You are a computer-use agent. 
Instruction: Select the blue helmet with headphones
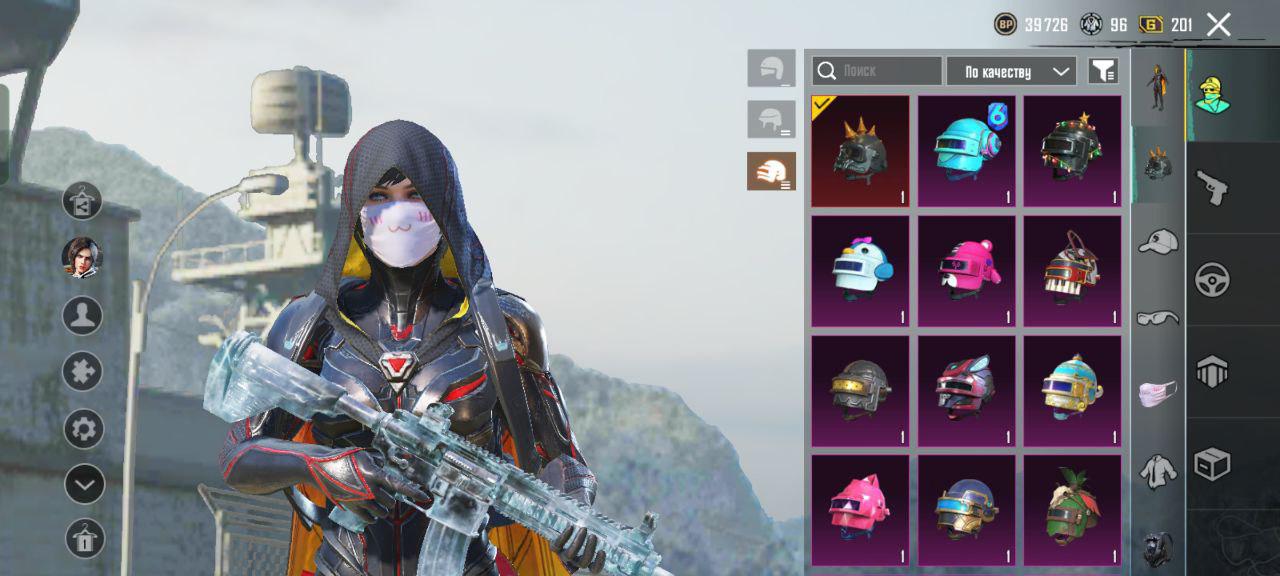coord(966,151)
